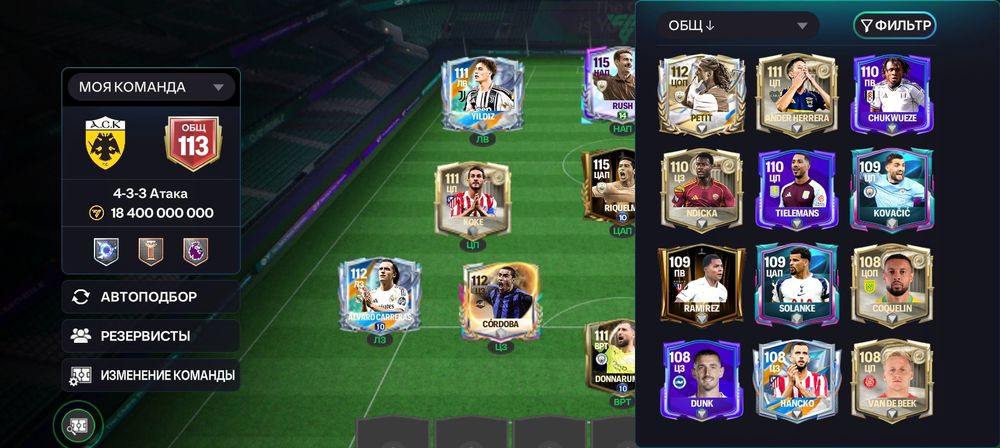Open the ОБЩ sort dropdown
The image size is (1000, 448).
pos(738,26)
